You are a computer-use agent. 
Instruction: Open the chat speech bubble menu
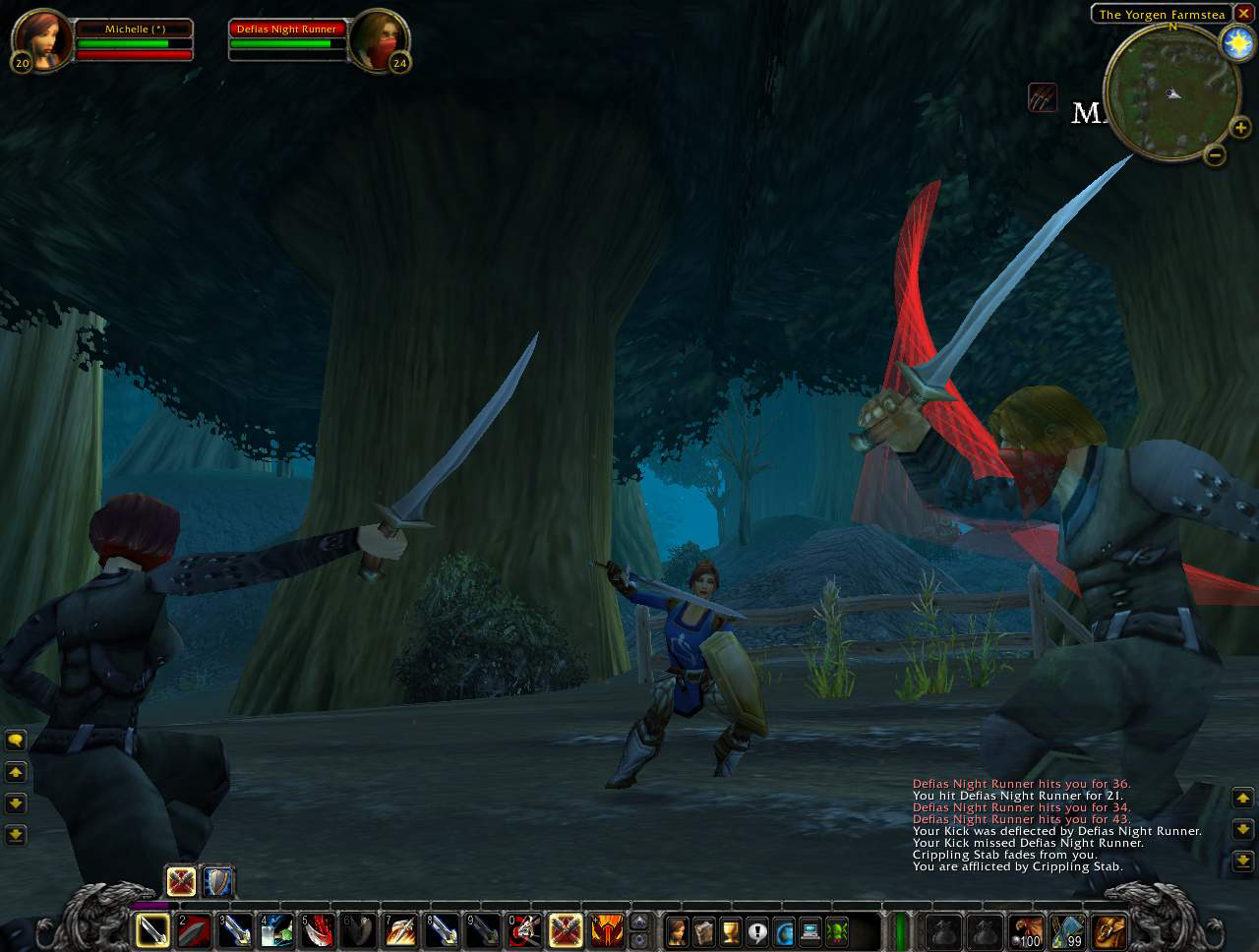15,740
